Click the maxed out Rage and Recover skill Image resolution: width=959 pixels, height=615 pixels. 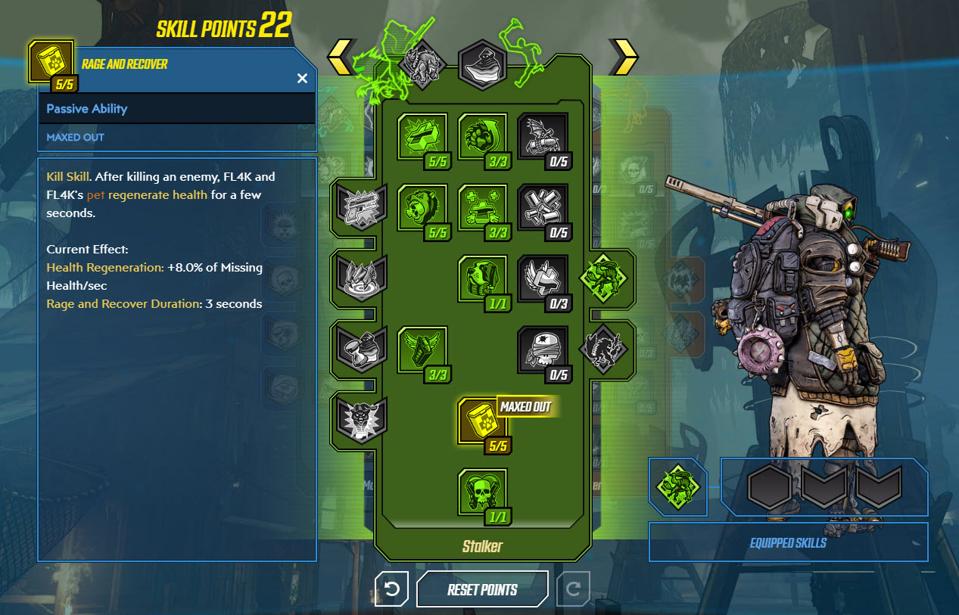482,421
